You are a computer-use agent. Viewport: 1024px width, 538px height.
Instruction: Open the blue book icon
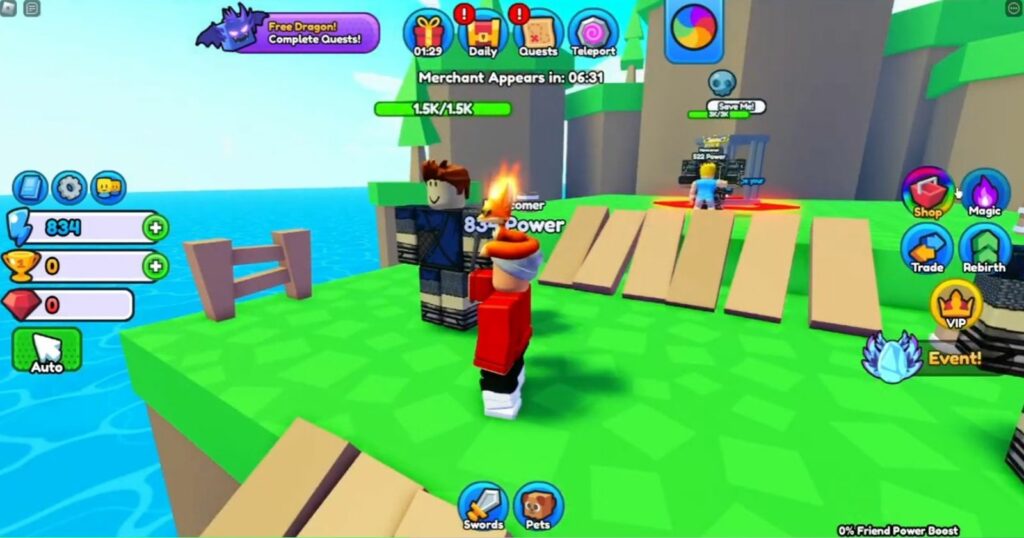pyautogui.click(x=30, y=187)
